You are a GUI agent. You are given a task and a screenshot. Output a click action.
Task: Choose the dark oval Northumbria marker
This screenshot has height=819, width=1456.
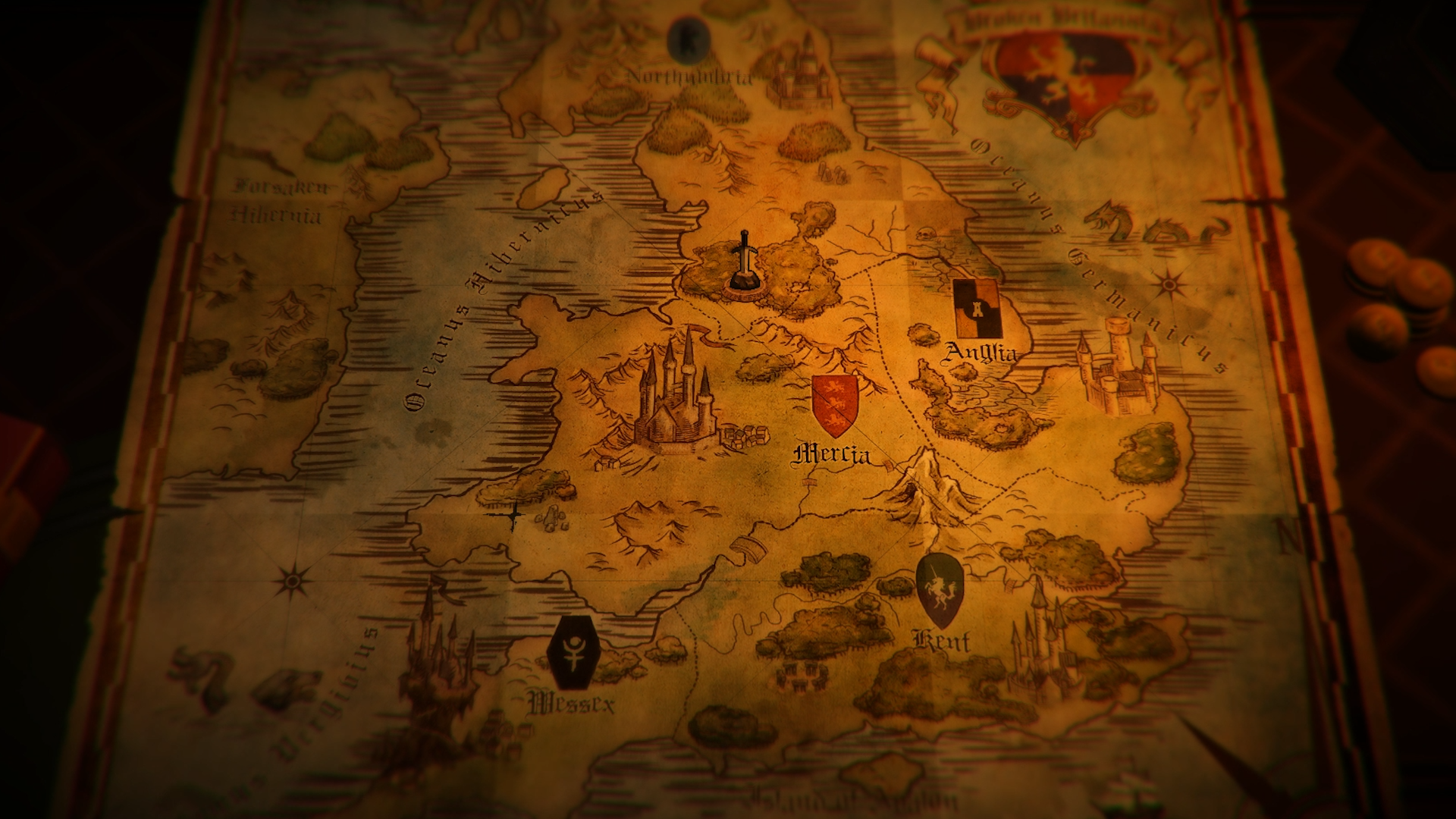(689, 37)
